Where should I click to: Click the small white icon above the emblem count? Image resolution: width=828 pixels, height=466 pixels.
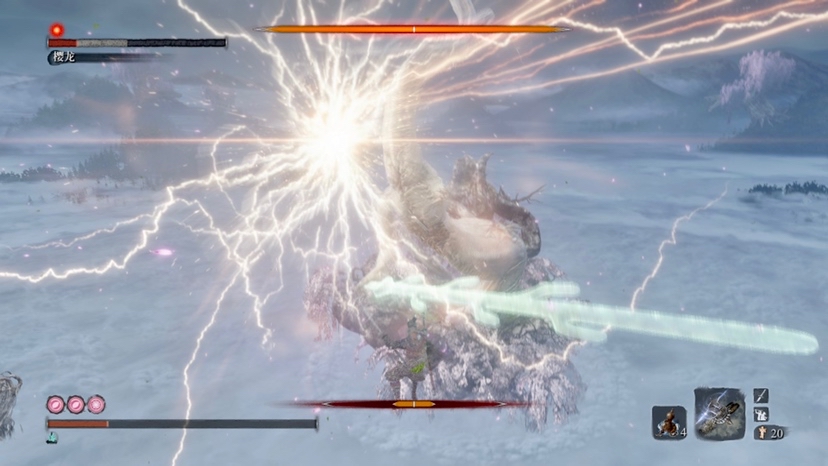tap(761, 414)
